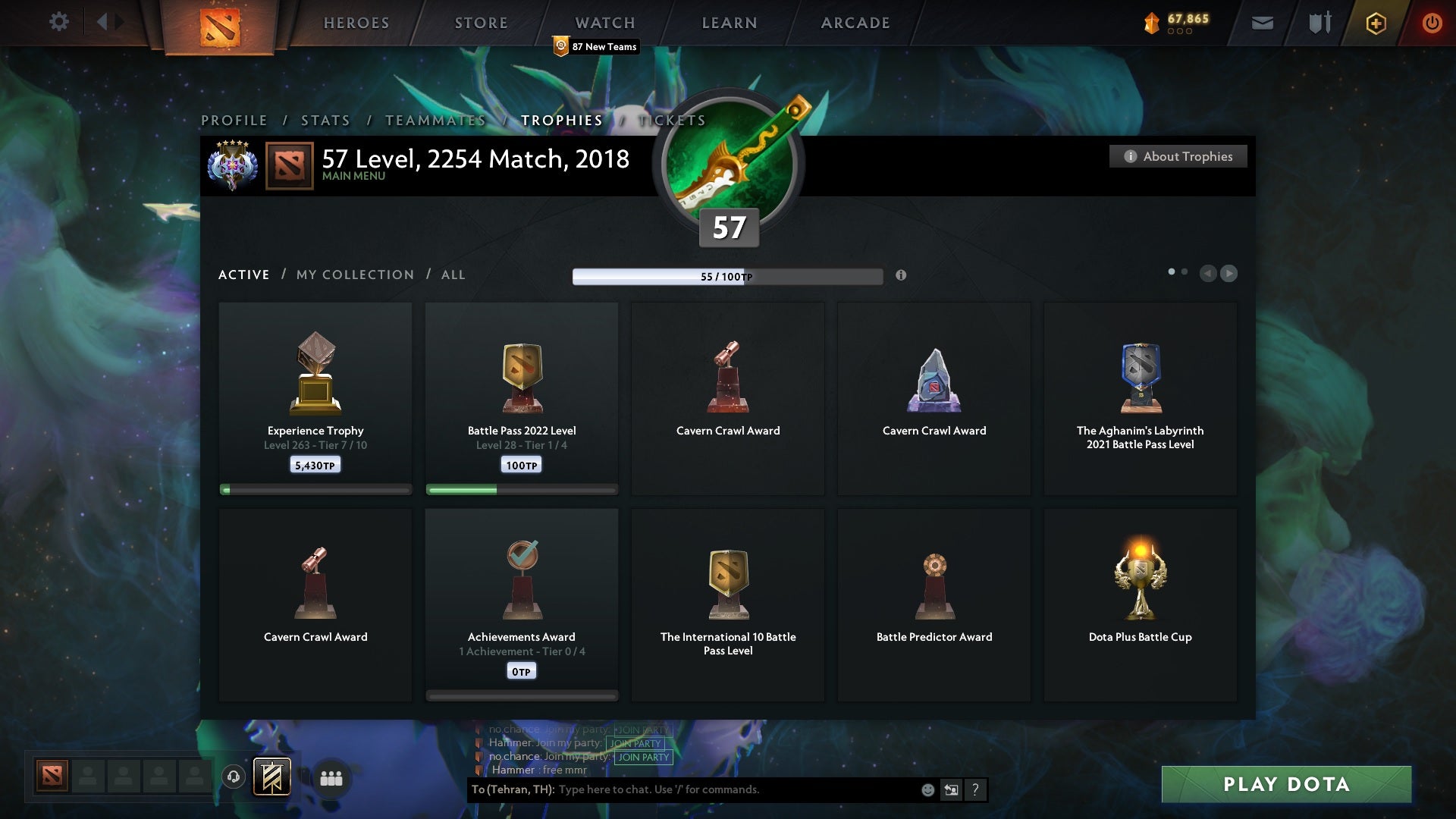Viewport: 1456px width, 819px height.
Task: Open voice chat headset settings
Action: 233,777
